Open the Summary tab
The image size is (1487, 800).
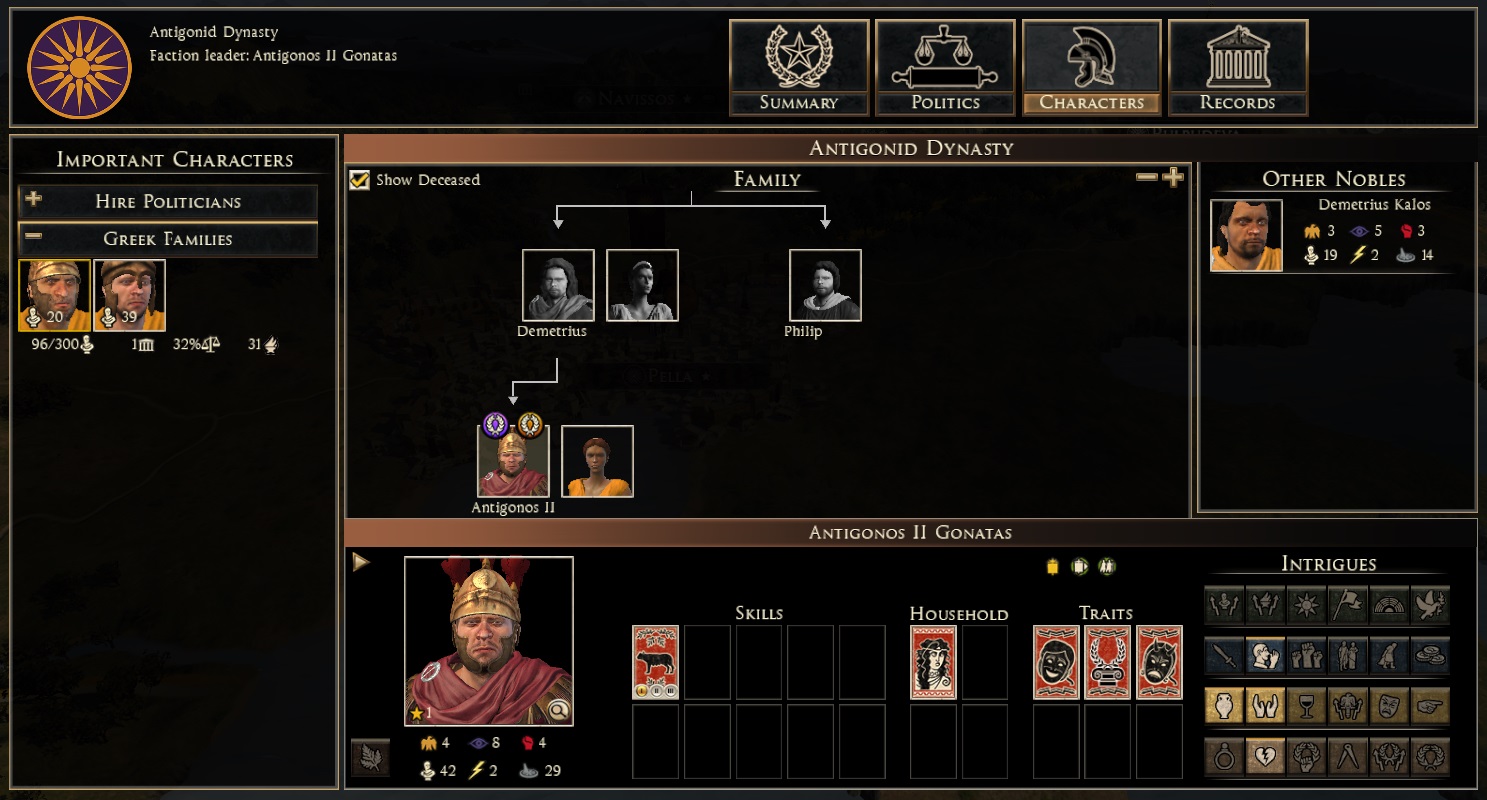(798, 68)
